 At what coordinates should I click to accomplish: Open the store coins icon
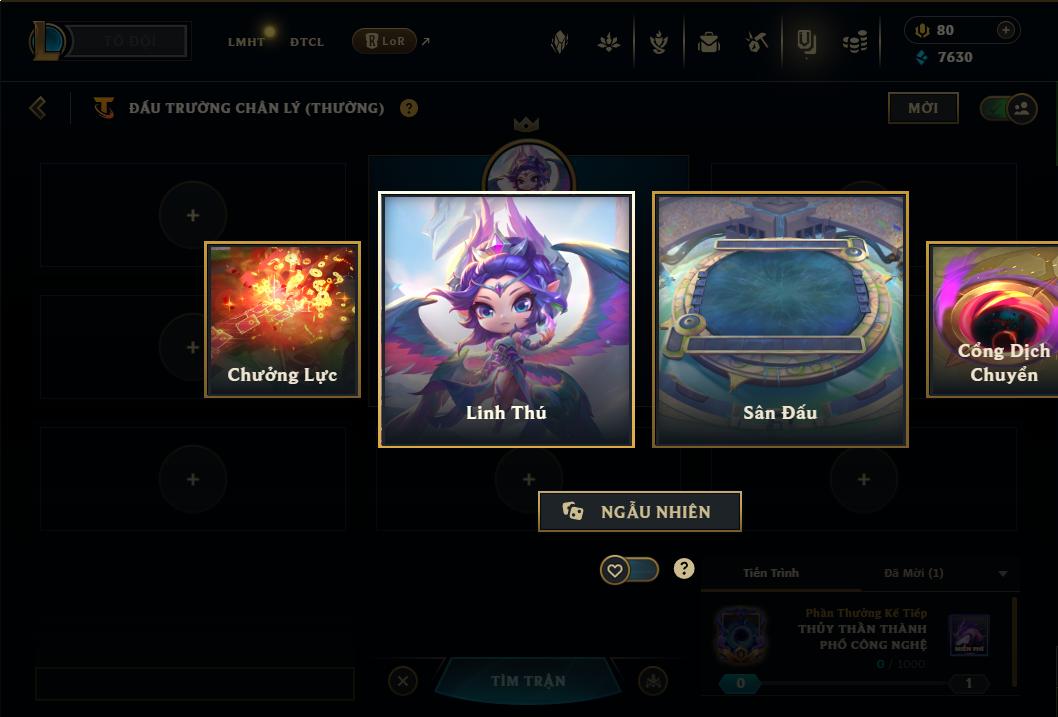click(x=855, y=42)
